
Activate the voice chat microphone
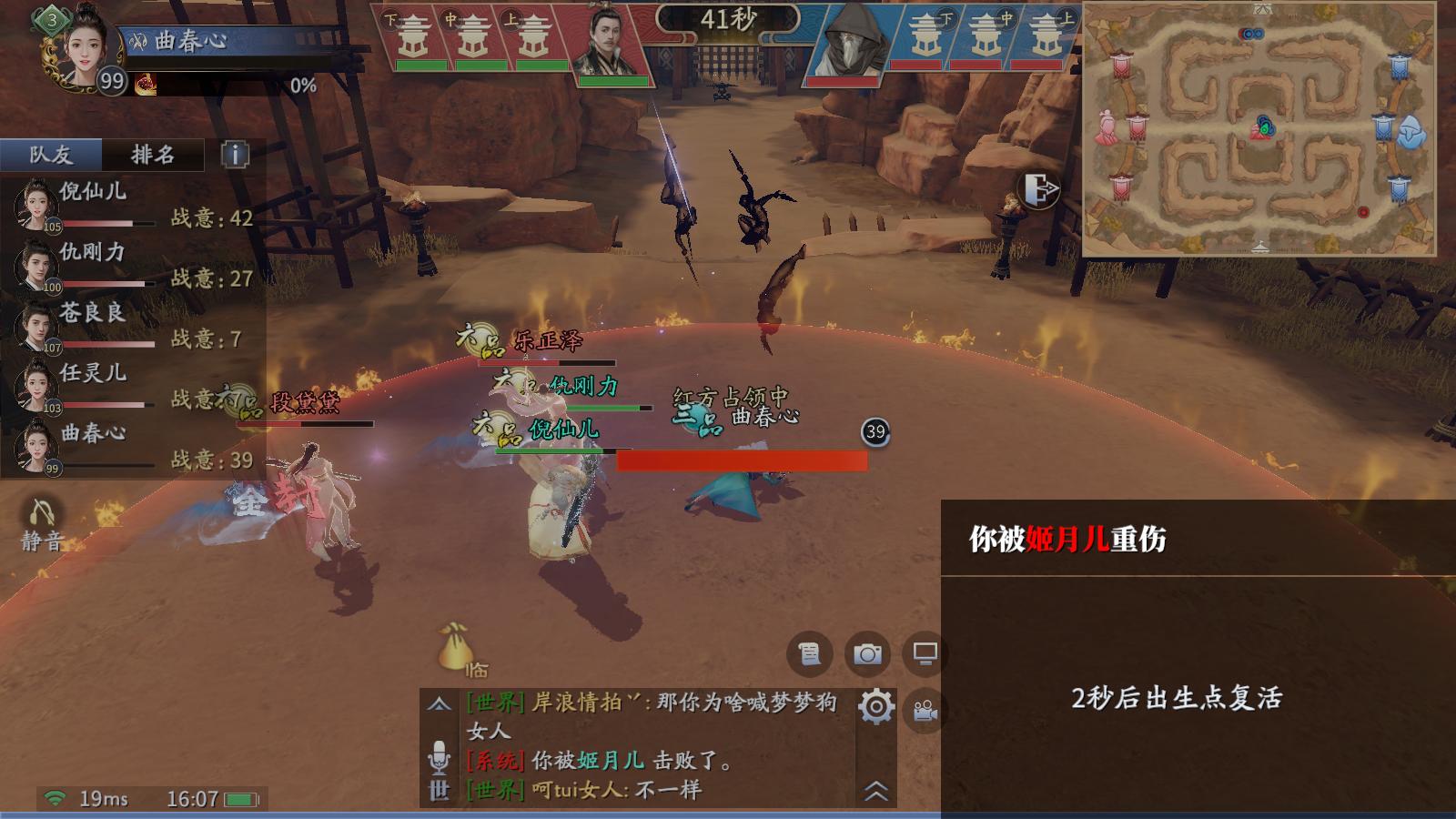click(439, 756)
